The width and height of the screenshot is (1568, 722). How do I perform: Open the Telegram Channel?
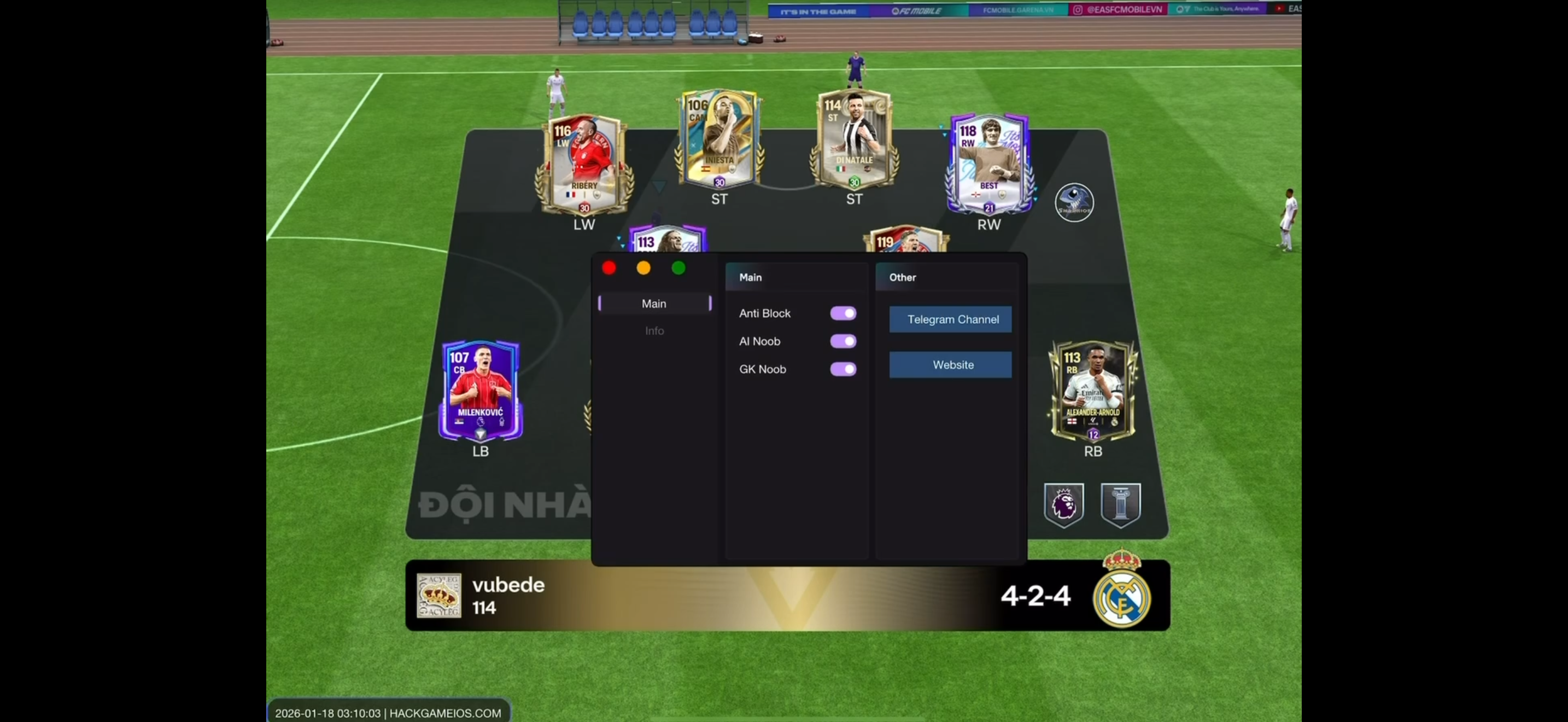(x=950, y=319)
